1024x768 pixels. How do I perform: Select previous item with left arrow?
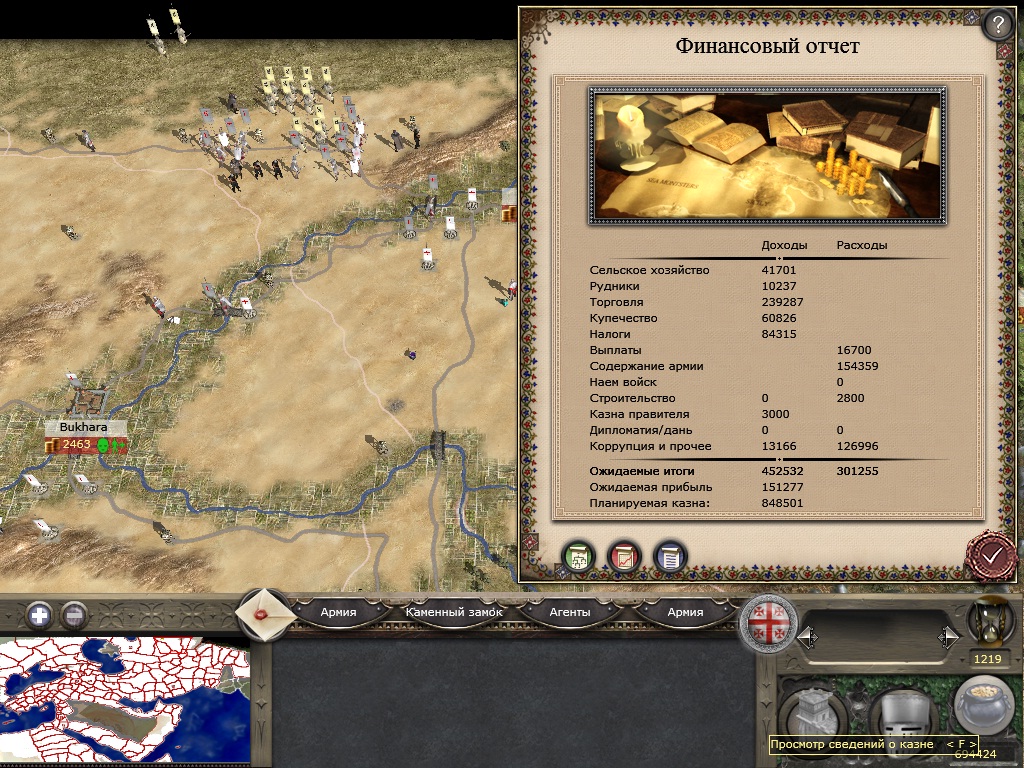806,636
